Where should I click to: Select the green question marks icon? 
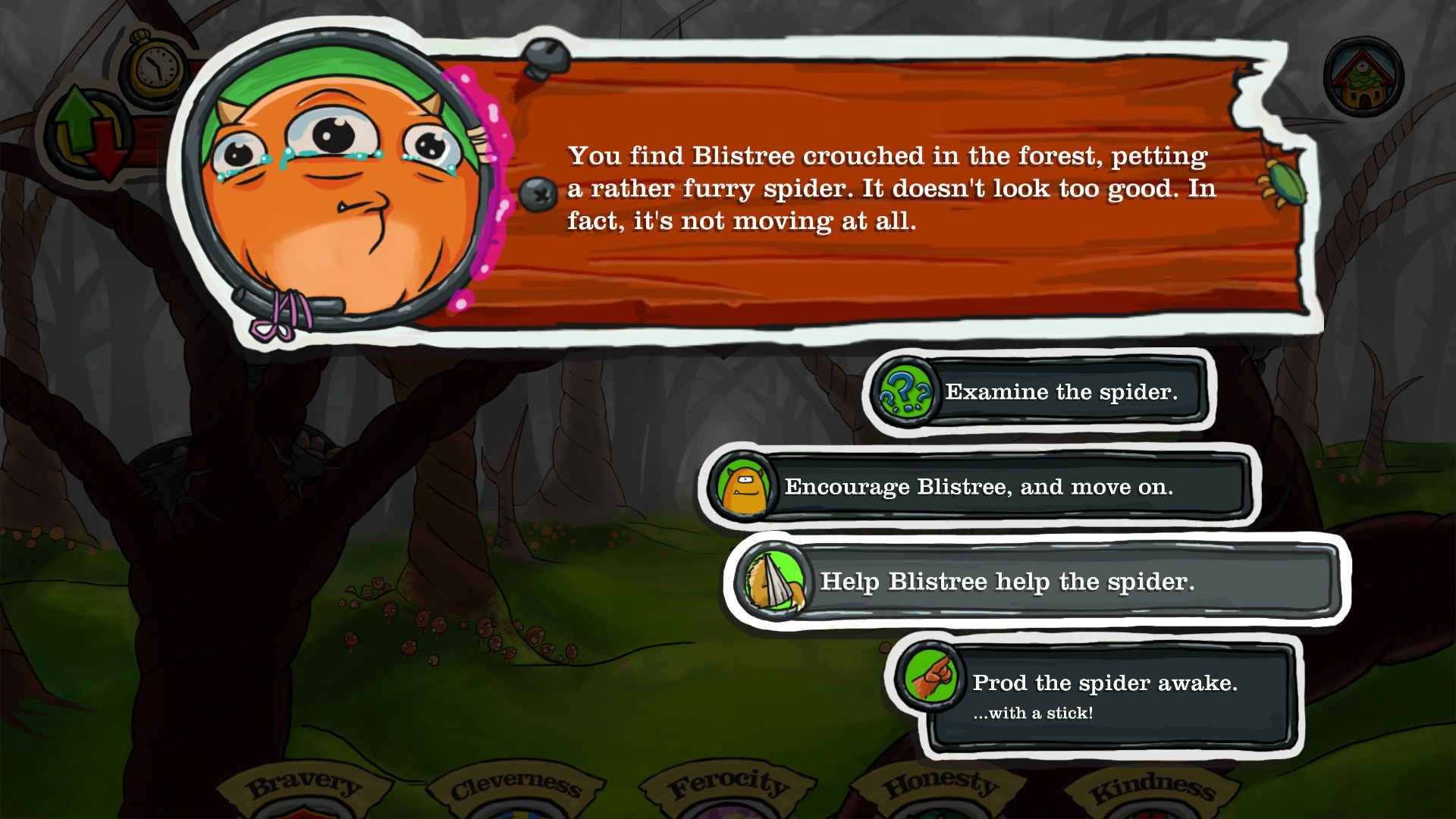(907, 392)
